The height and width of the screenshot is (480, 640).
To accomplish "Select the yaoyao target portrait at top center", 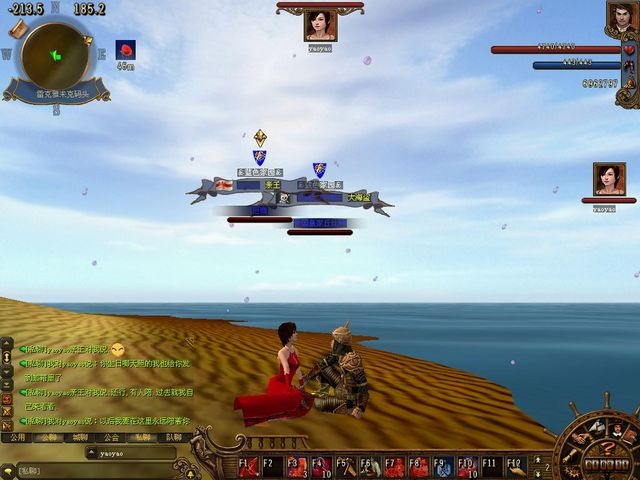I will tap(320, 25).
